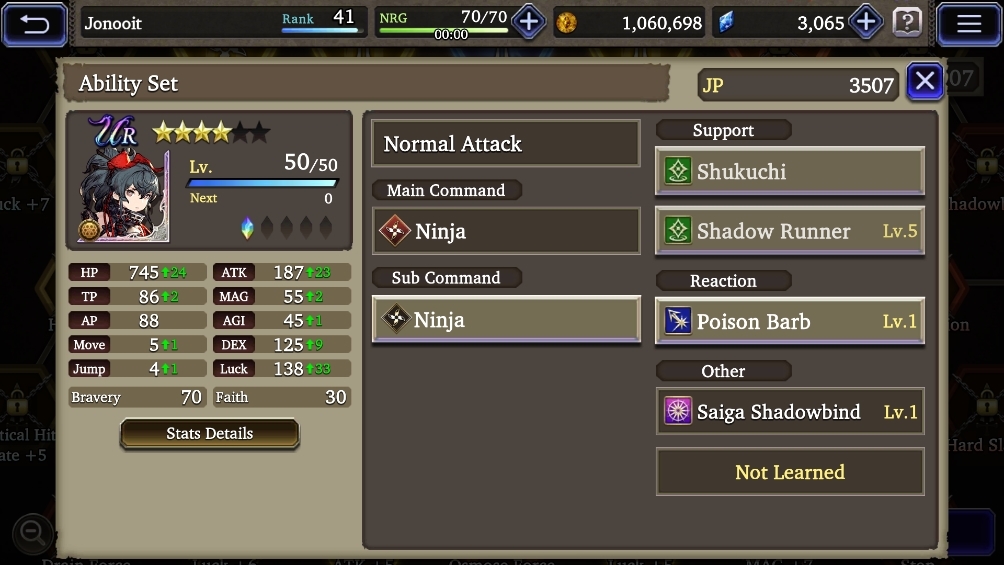Open the question mark help button
The image size is (1004, 565).
tap(906, 22)
